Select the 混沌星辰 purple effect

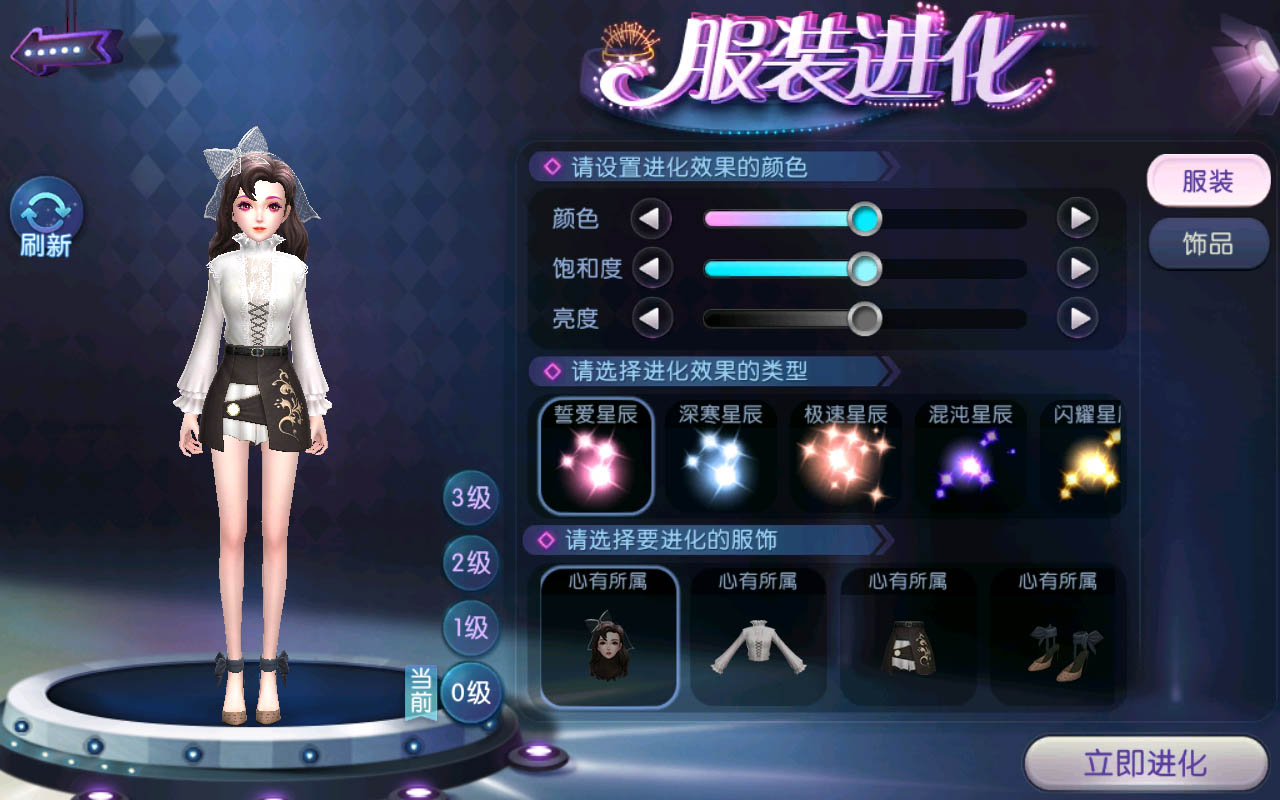point(970,456)
